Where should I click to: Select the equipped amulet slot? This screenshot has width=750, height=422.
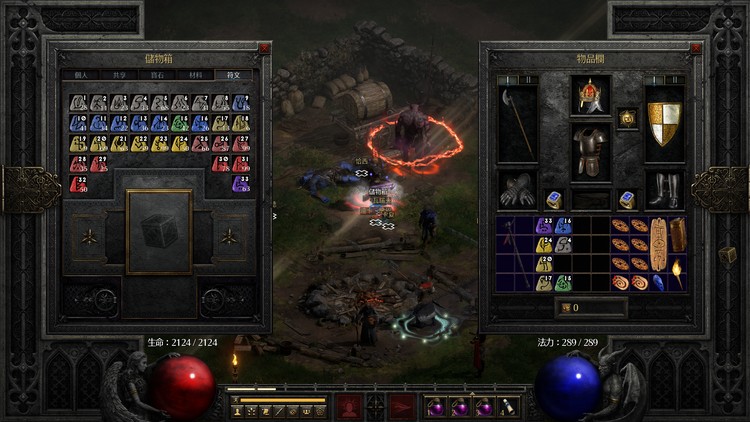click(628, 117)
